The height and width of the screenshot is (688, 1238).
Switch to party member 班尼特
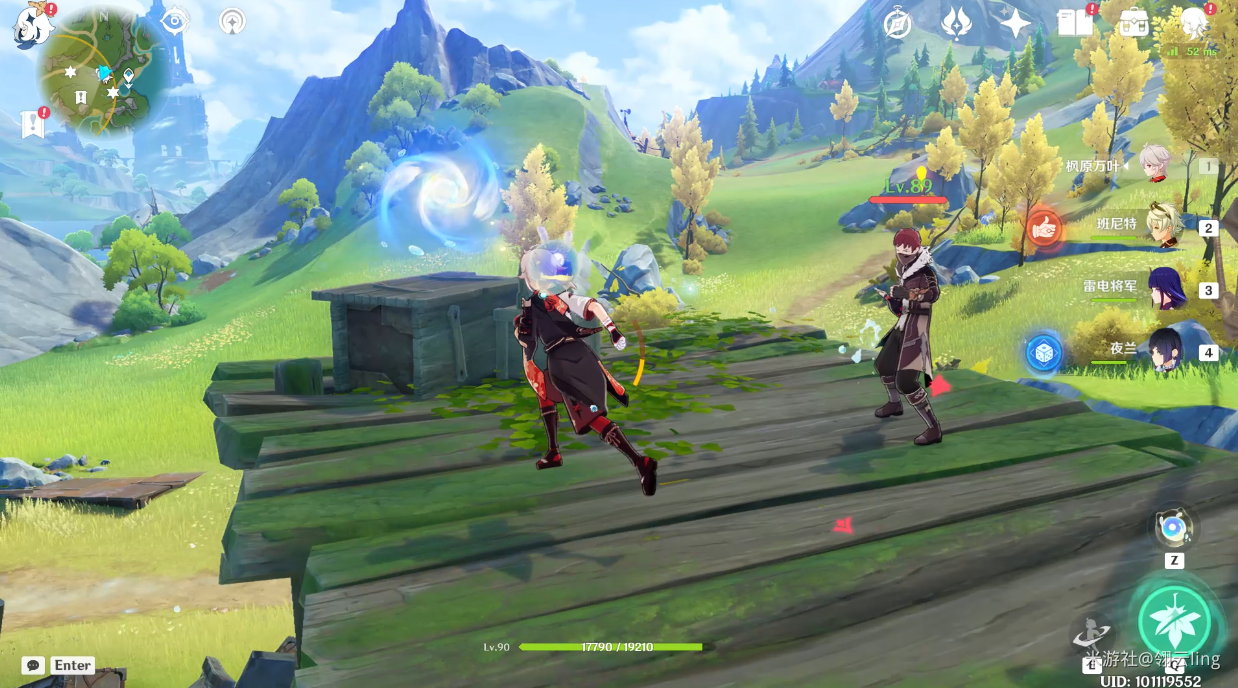coord(1164,226)
